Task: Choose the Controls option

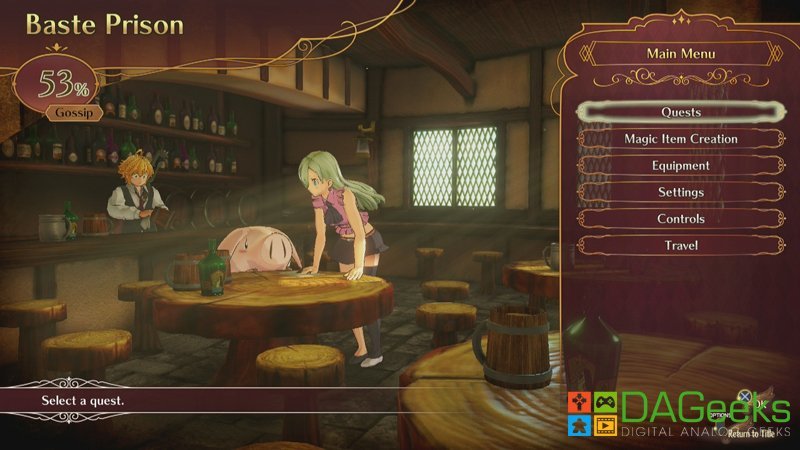Action: [x=680, y=219]
